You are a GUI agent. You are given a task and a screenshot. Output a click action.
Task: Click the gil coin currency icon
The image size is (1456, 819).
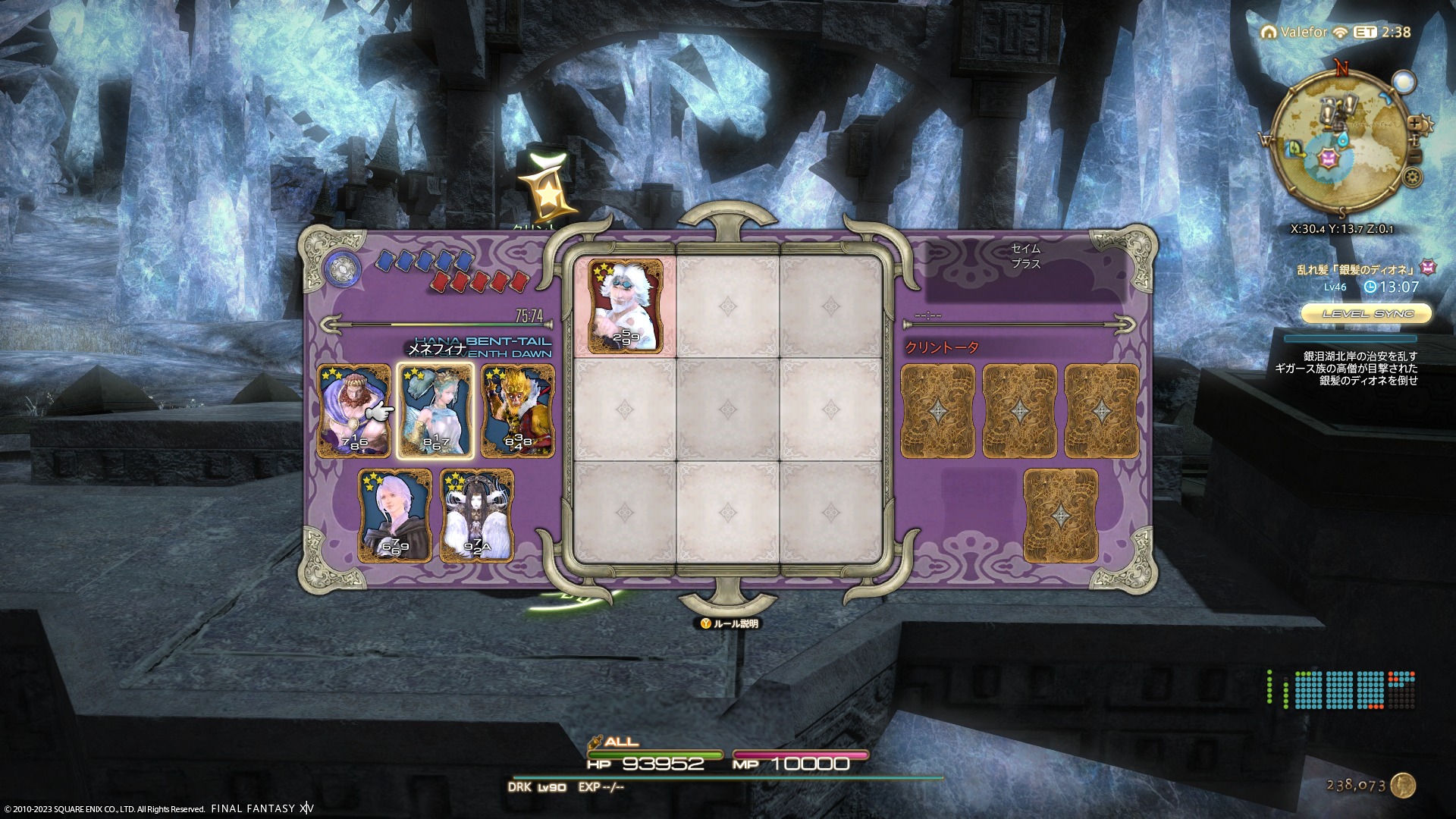[x=1404, y=786]
